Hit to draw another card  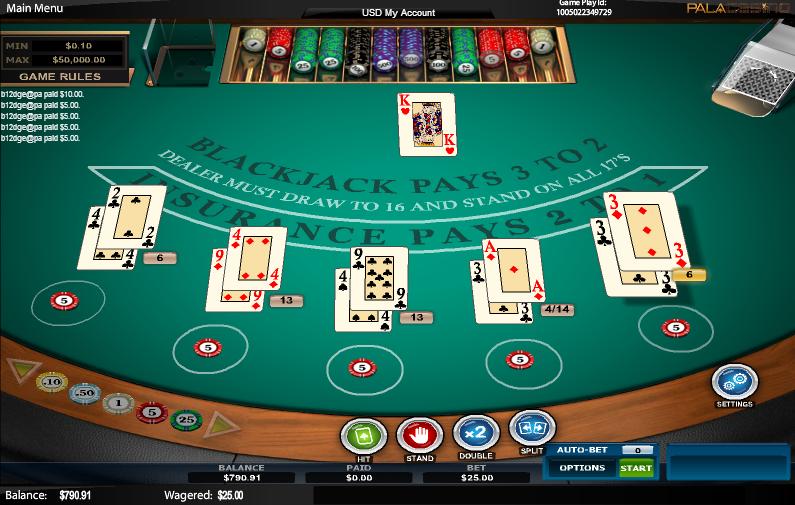click(x=363, y=436)
